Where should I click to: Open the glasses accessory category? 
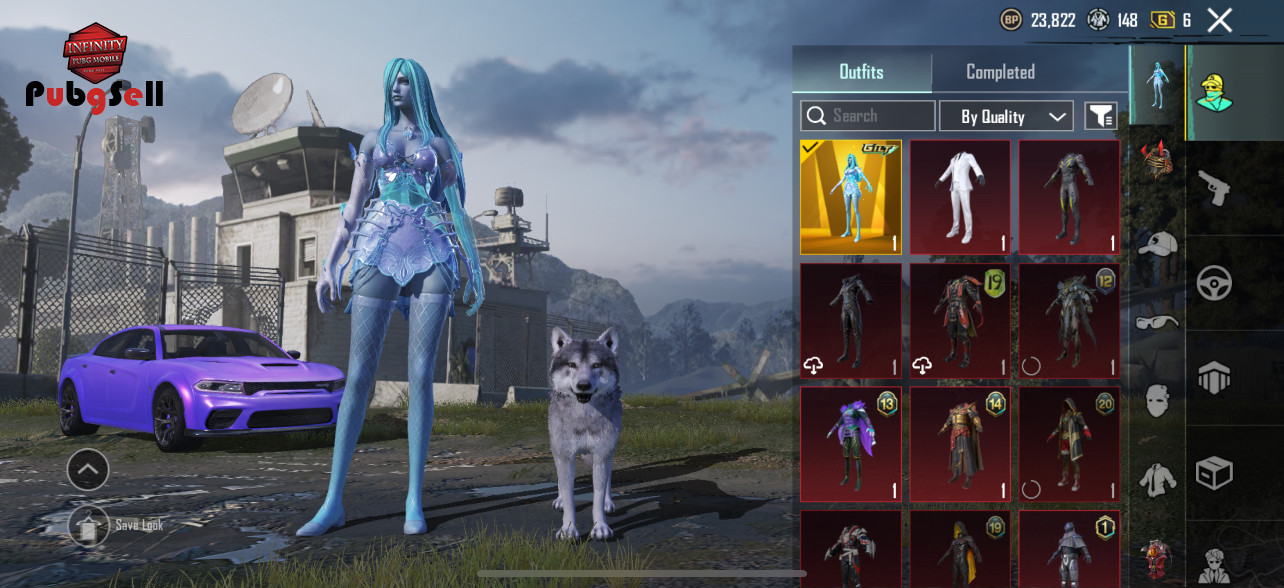click(x=1157, y=321)
